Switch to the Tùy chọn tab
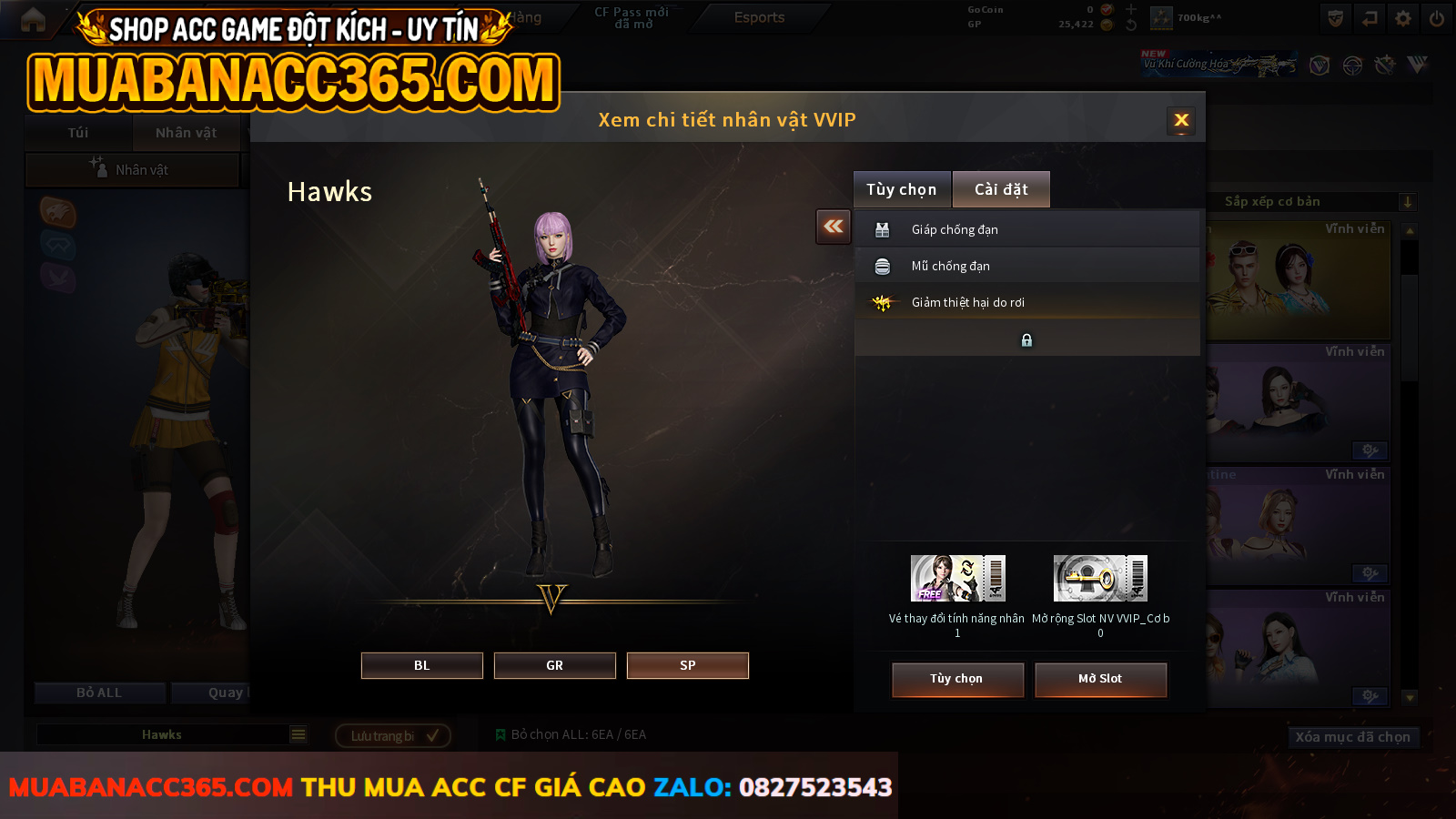 pos(902,189)
